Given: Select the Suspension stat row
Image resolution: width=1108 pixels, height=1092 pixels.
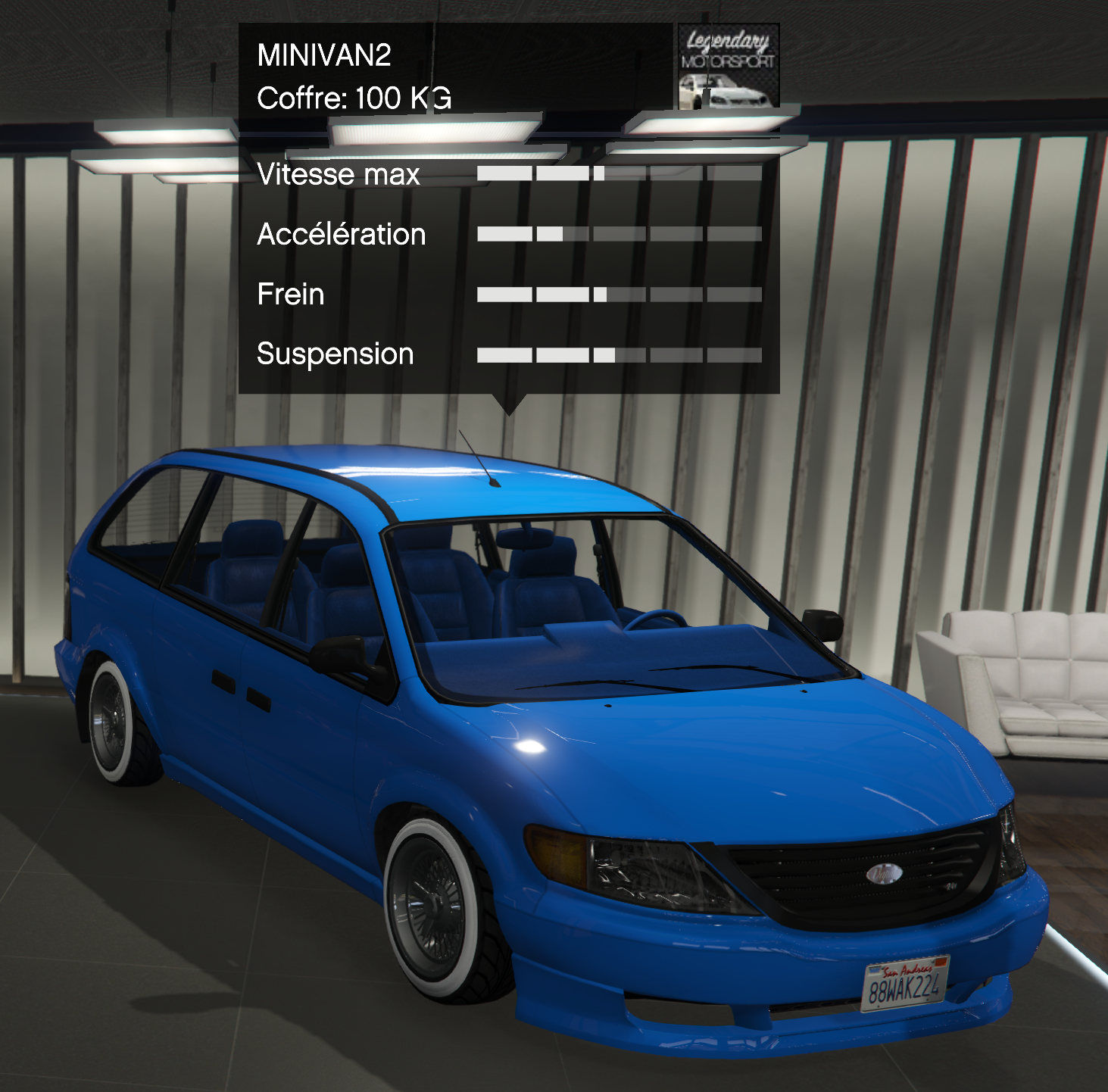Looking at the screenshot, I should [x=336, y=353].
